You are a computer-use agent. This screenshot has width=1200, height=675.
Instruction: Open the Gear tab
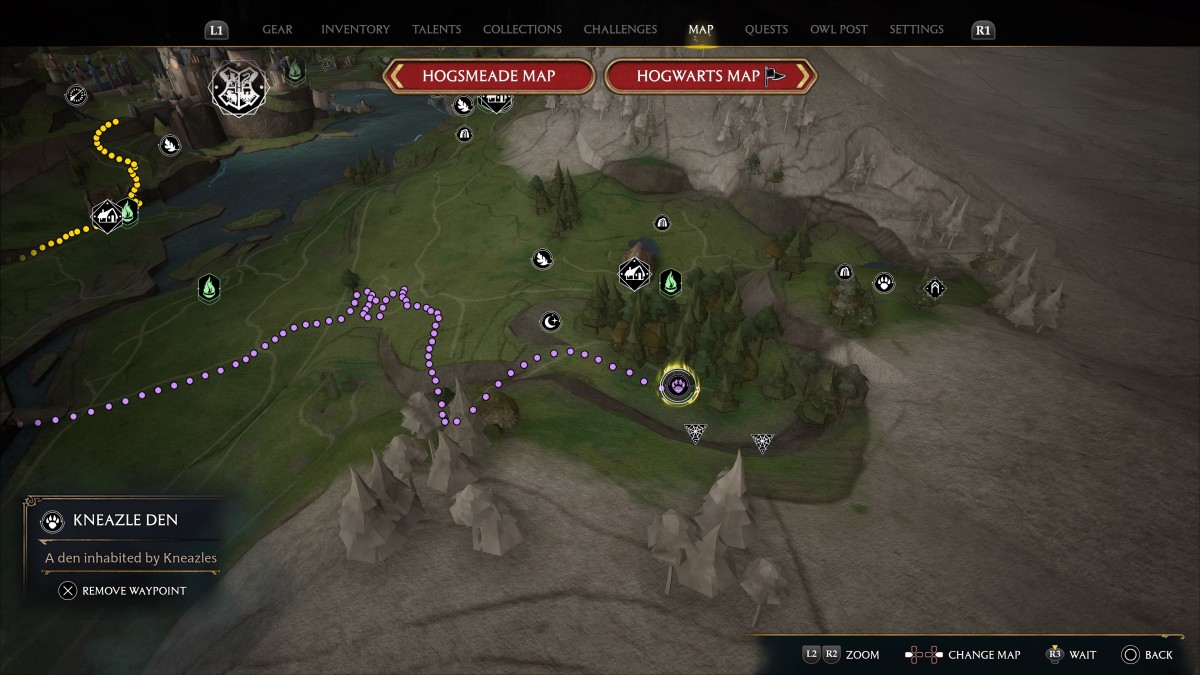pos(277,30)
